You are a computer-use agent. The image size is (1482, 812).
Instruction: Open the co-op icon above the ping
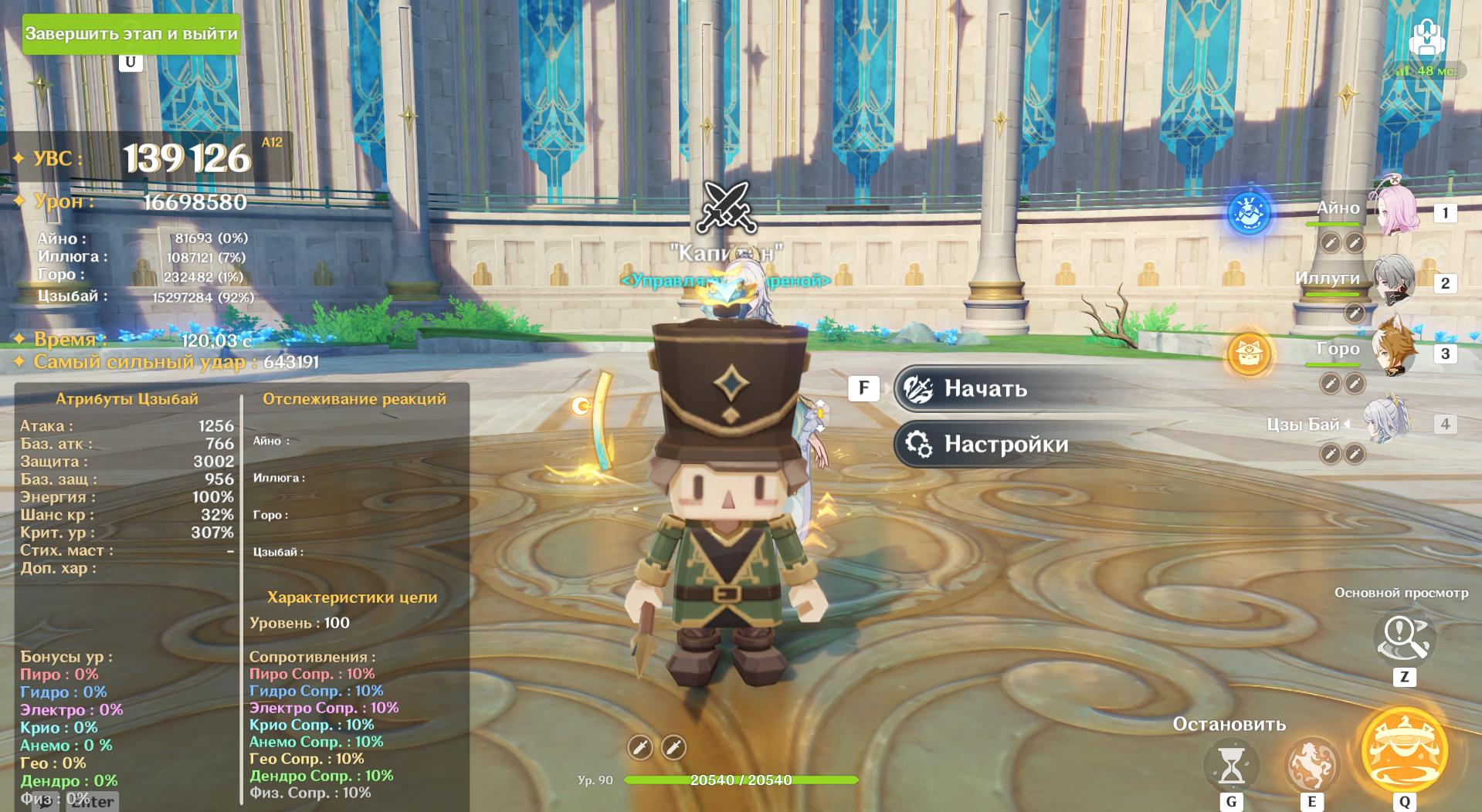pos(1426,37)
